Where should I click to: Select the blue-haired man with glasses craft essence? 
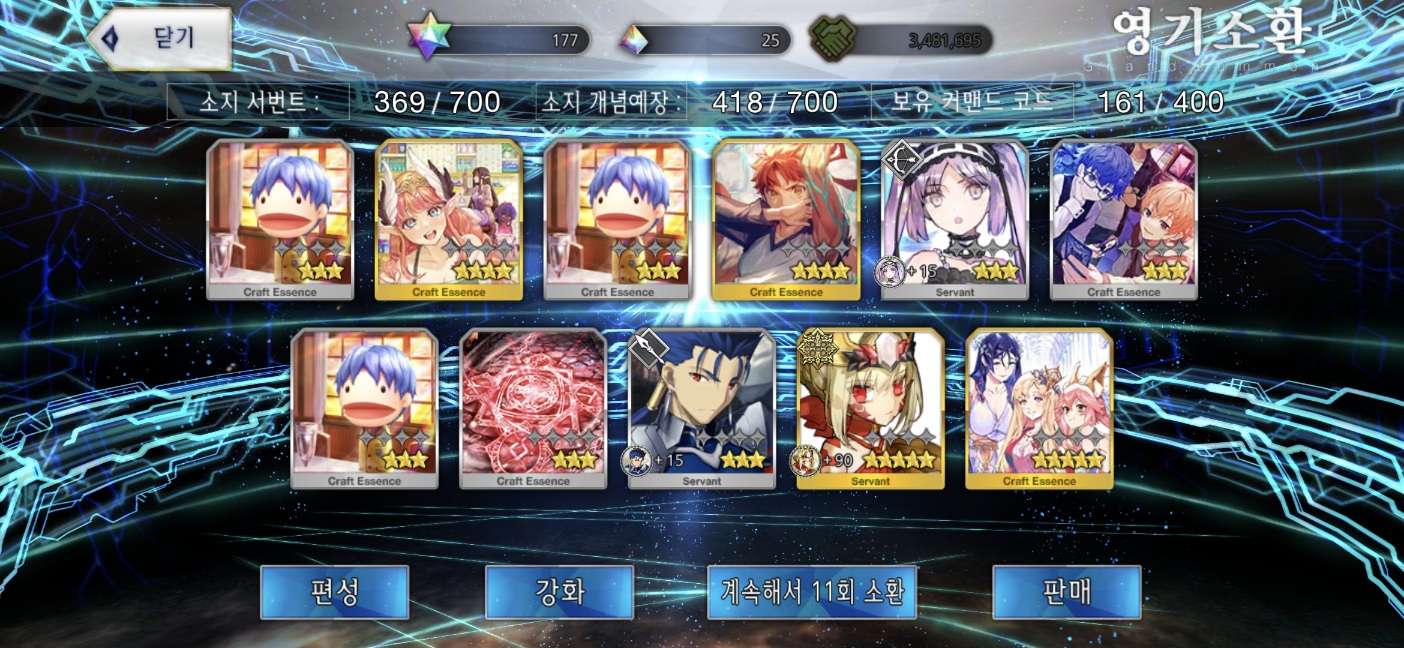[x=1124, y=220]
